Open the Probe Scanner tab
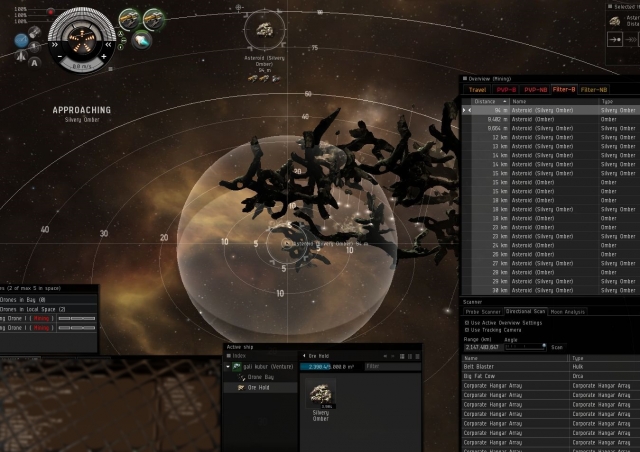The height and width of the screenshot is (452, 640). (481, 312)
